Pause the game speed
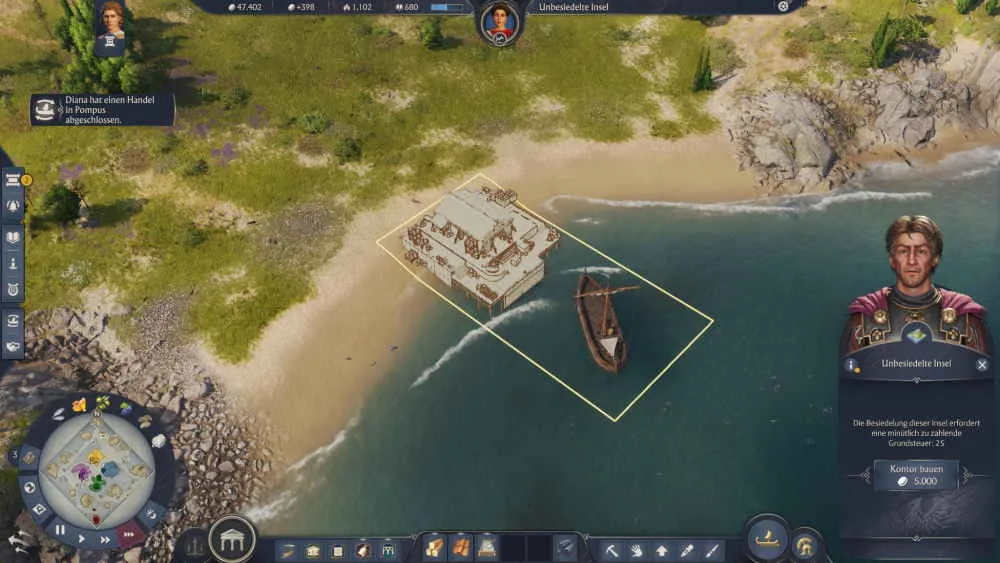The image size is (1000, 563). click(x=61, y=529)
